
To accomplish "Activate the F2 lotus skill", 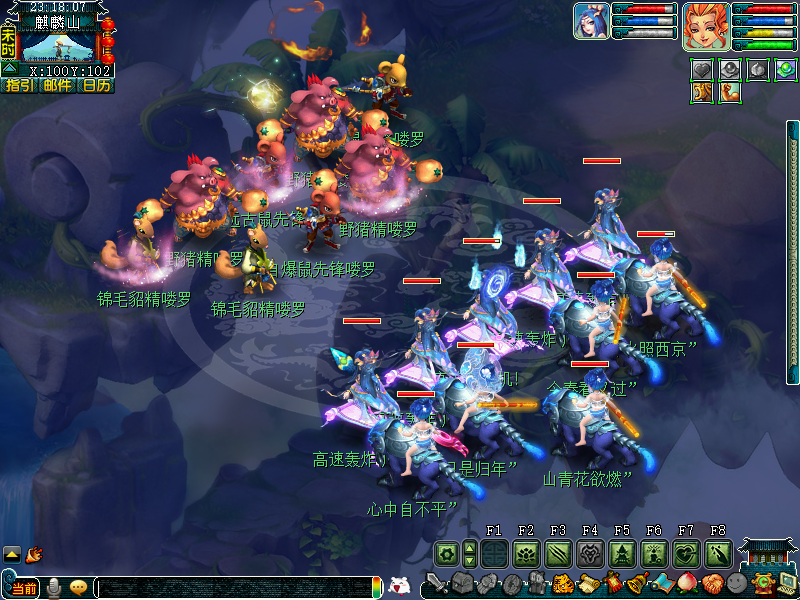I will click(525, 553).
